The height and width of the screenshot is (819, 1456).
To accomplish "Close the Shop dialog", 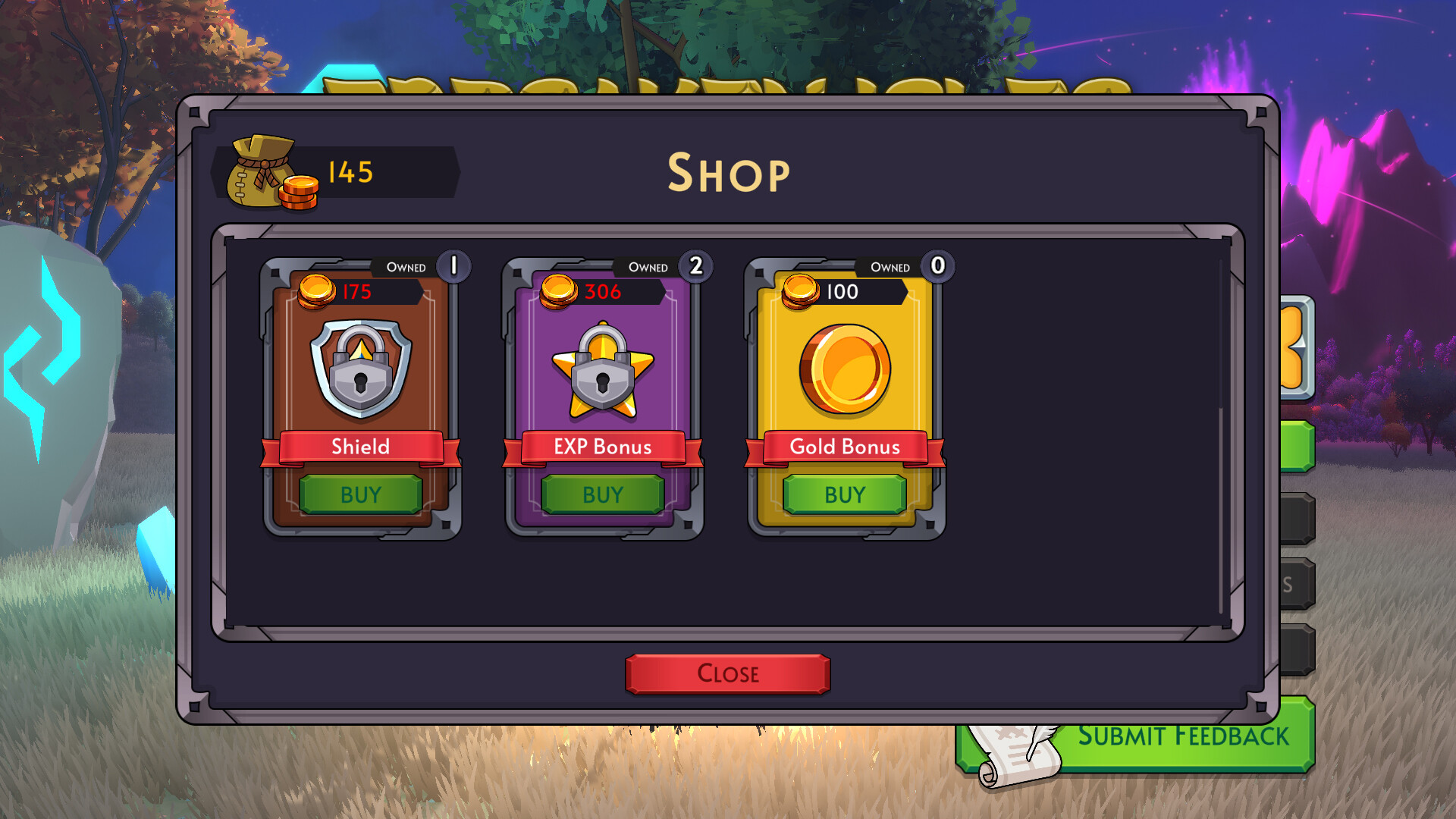I will point(726,673).
